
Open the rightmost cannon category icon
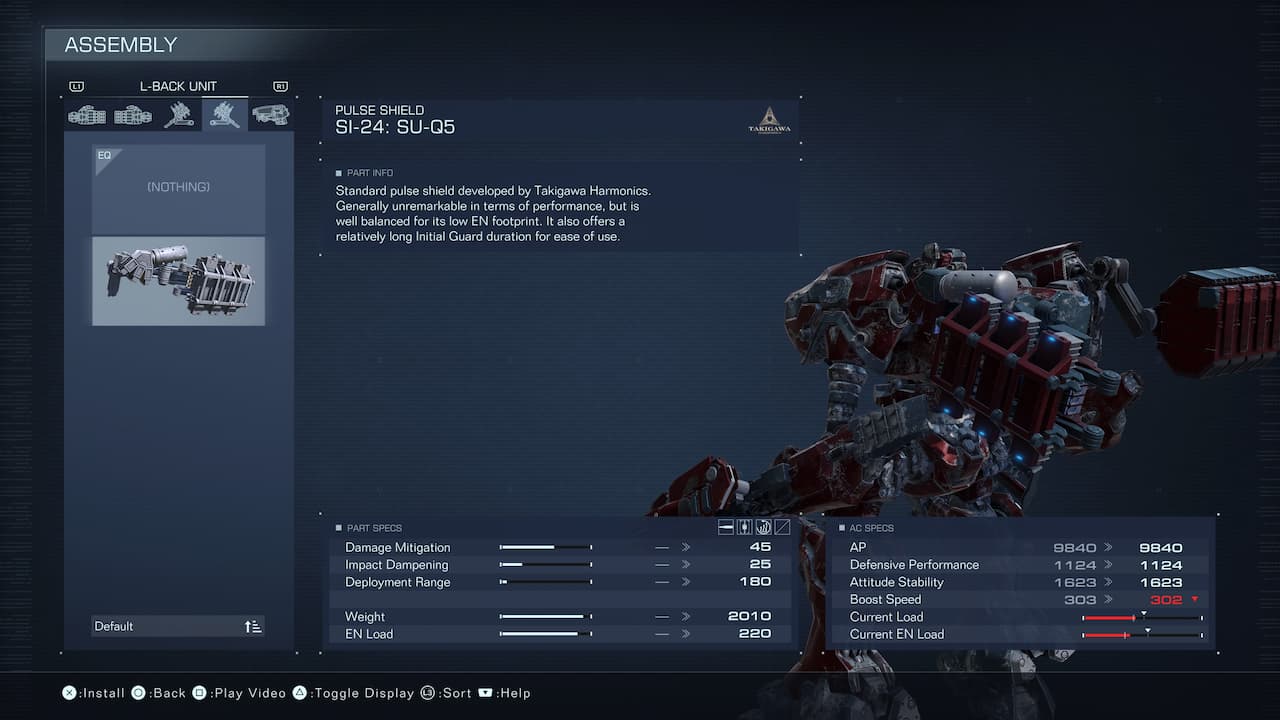(271, 114)
